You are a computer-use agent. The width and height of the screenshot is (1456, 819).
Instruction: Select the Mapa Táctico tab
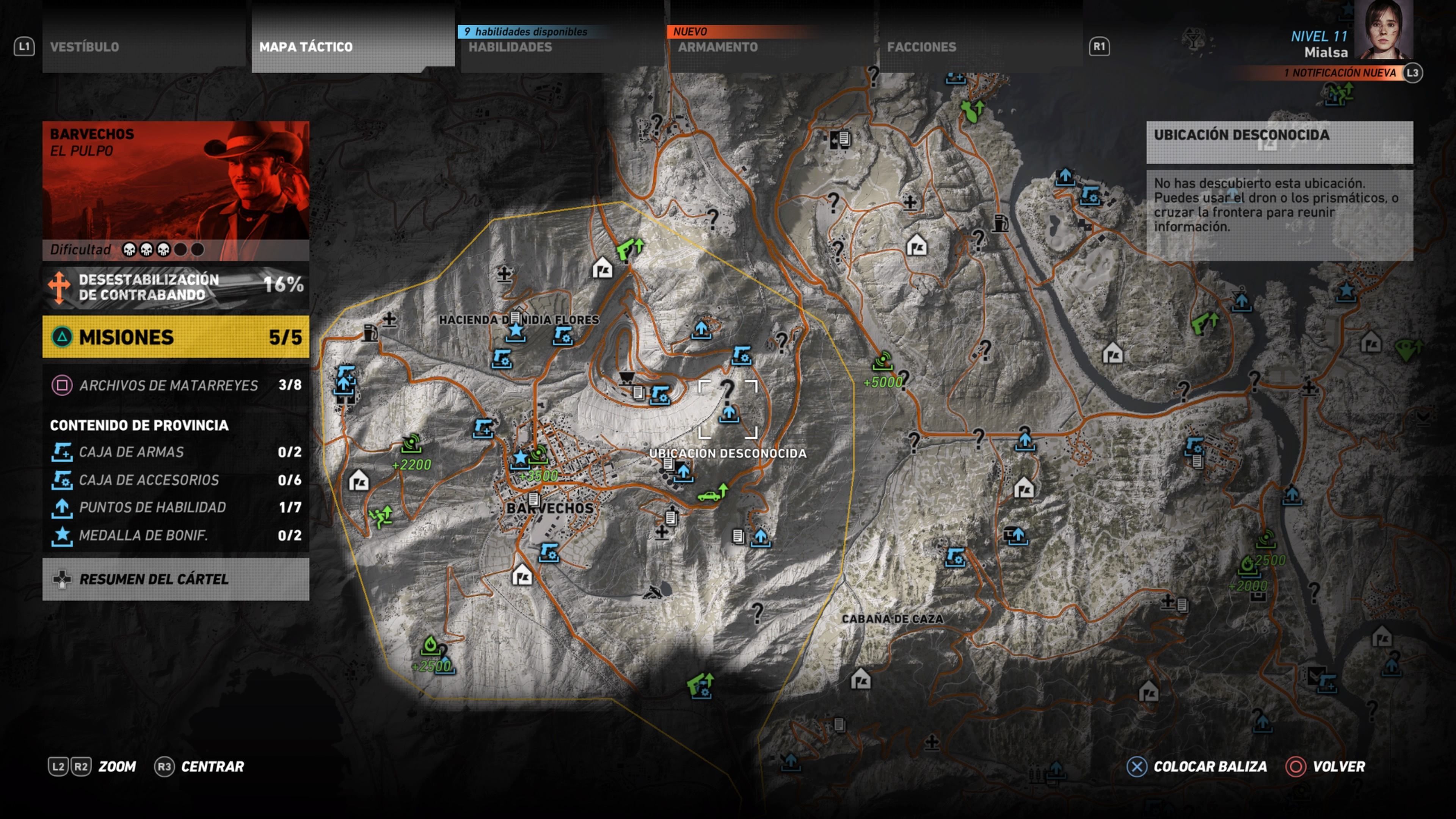click(352, 47)
